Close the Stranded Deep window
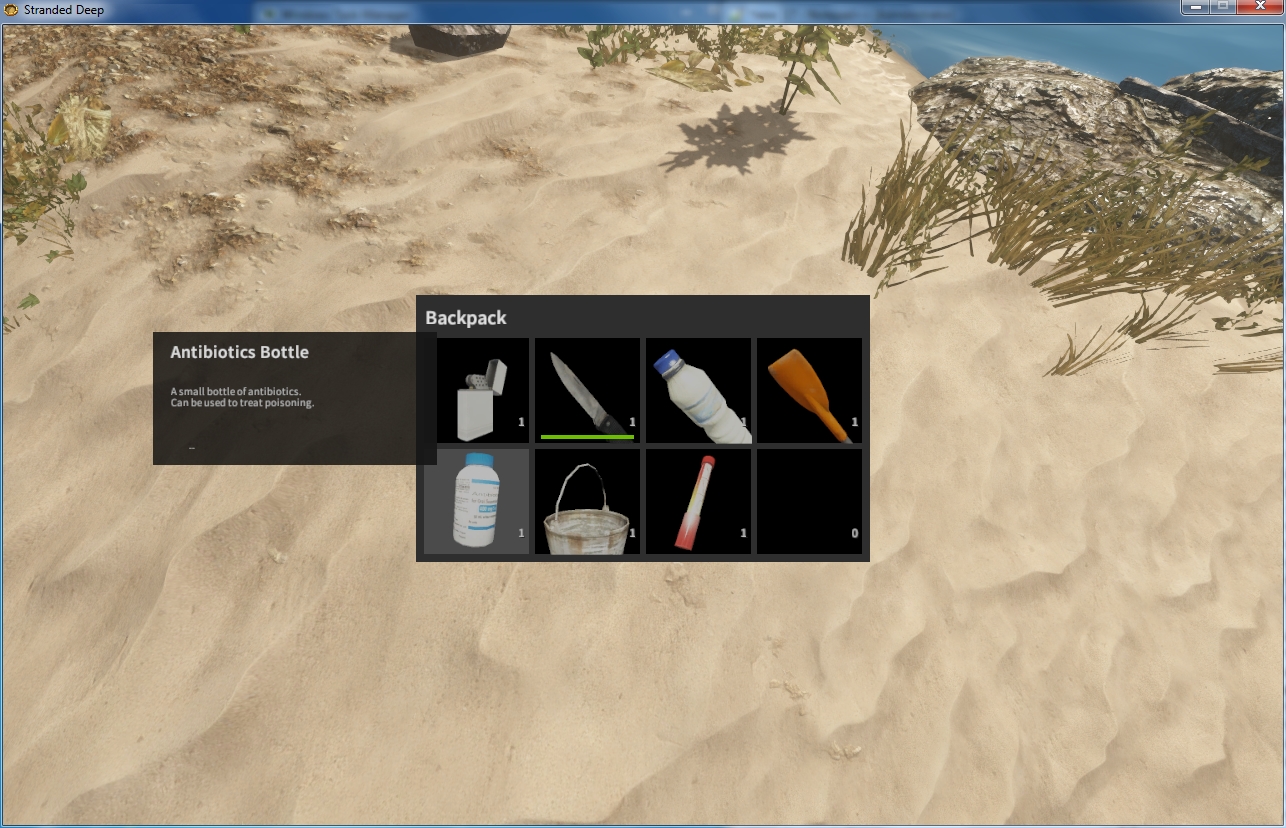This screenshot has width=1286, height=828. click(1259, 7)
